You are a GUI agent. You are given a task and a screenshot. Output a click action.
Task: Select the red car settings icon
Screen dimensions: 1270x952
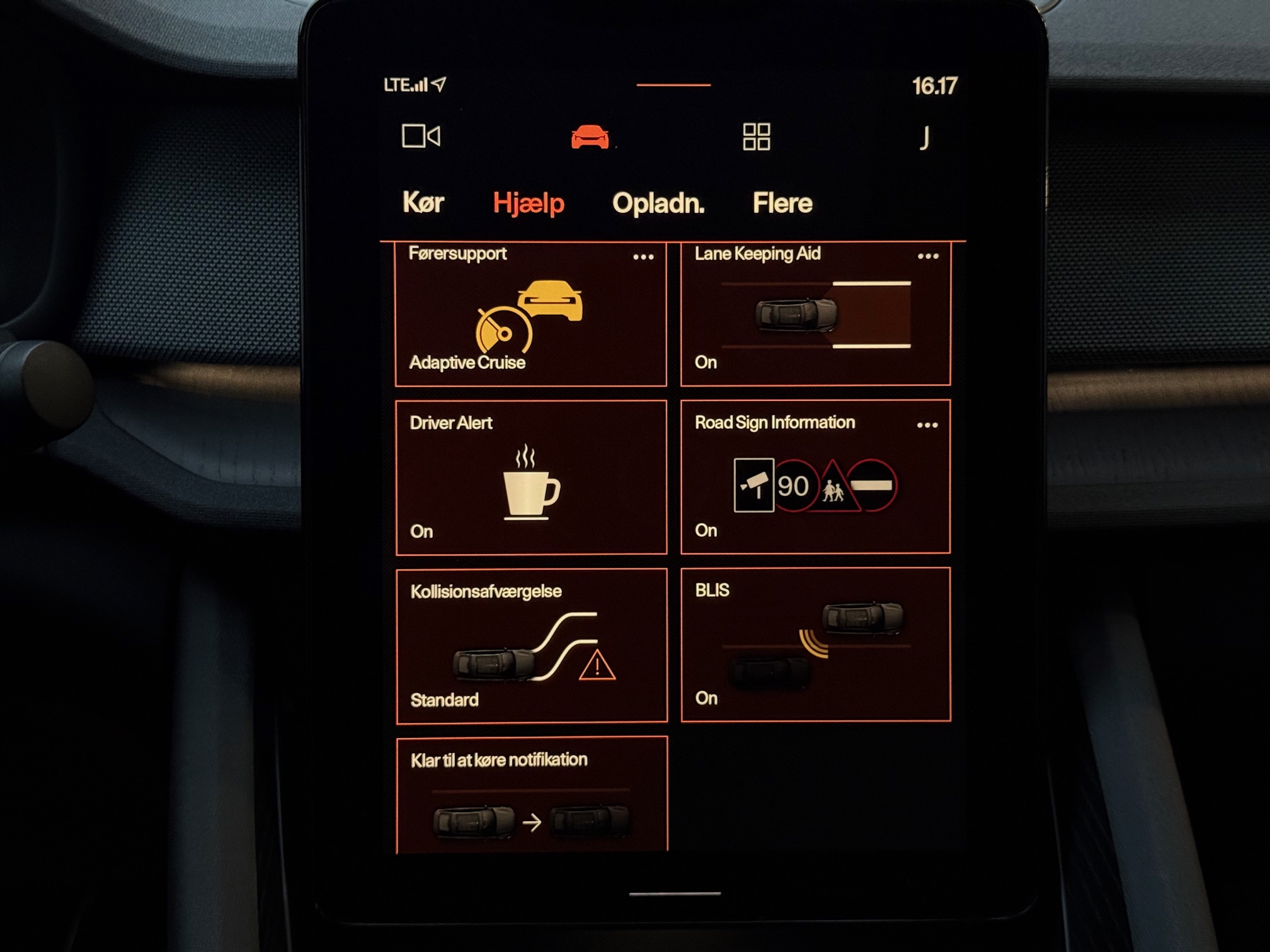point(590,137)
